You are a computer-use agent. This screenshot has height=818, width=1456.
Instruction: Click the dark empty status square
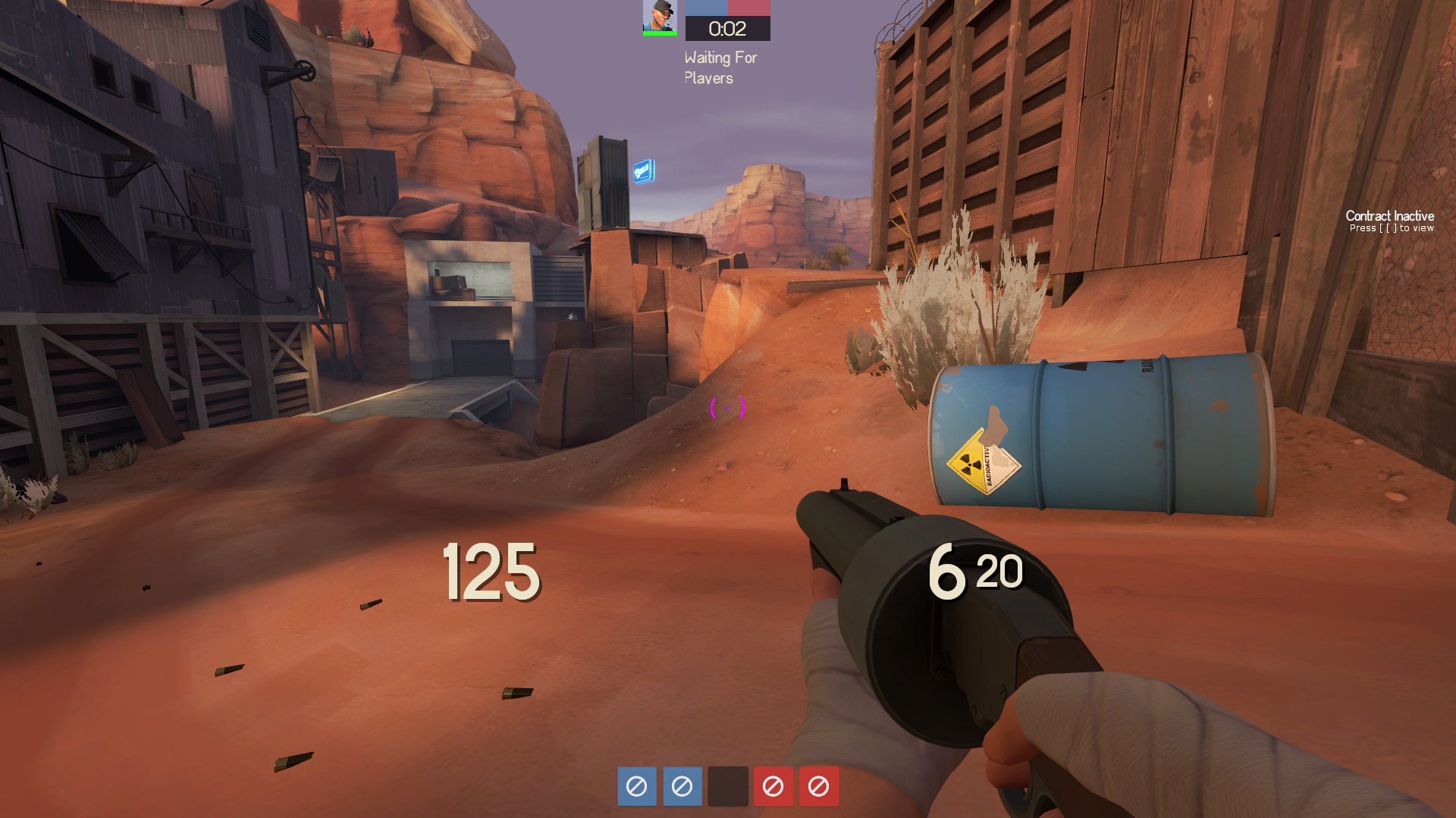pyautogui.click(x=727, y=787)
